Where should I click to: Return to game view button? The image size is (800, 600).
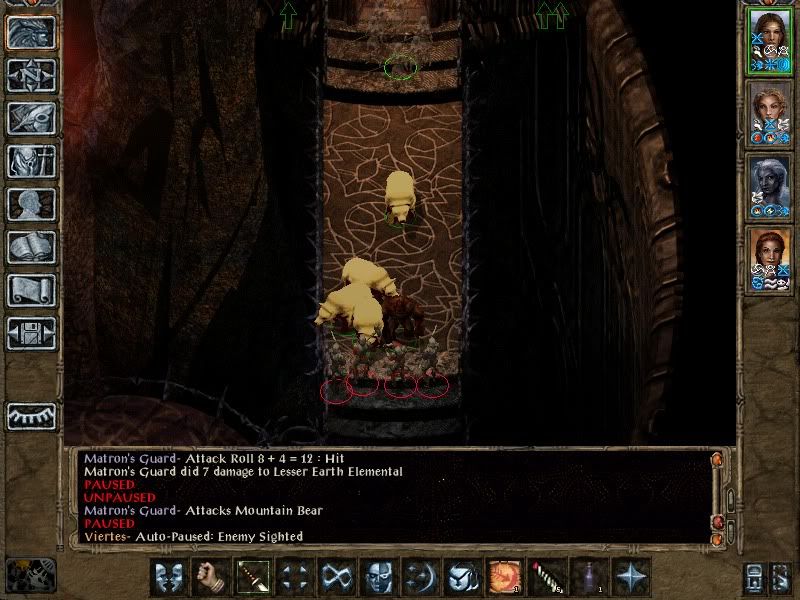coord(31,32)
